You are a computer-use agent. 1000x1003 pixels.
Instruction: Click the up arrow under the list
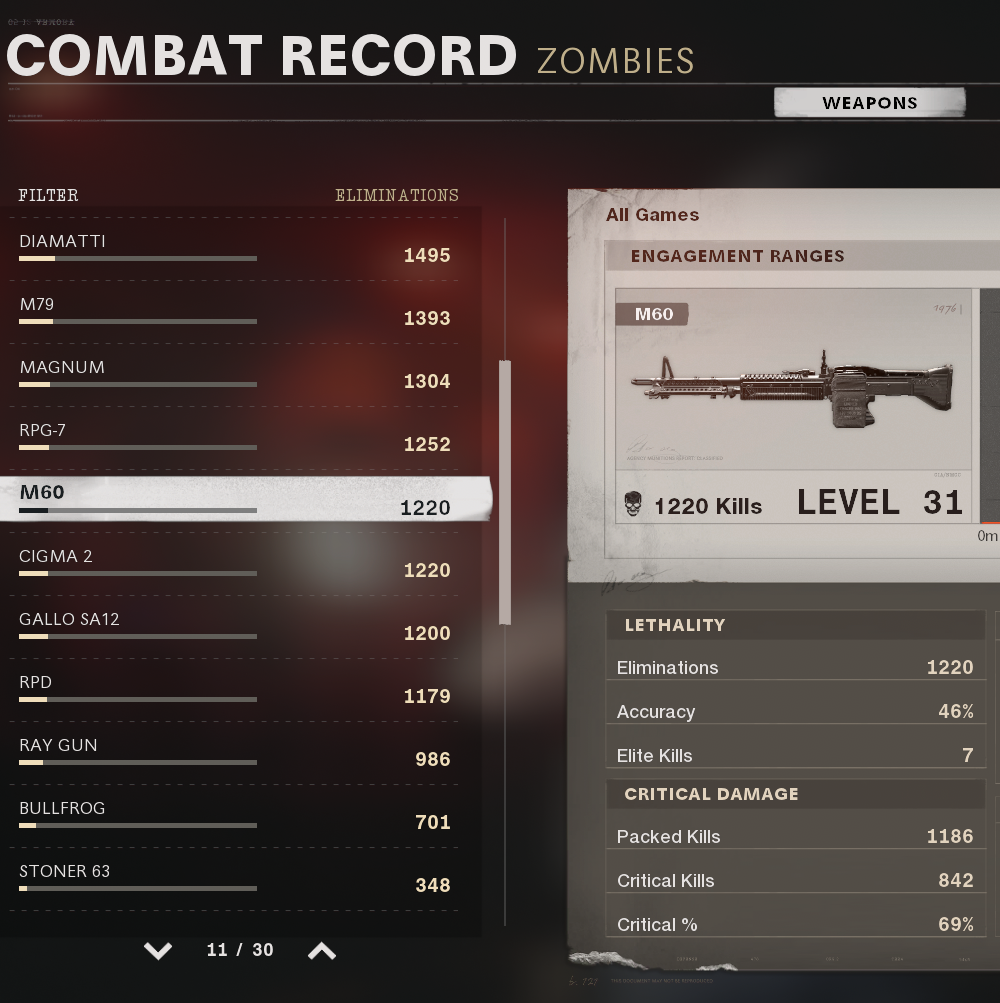point(321,950)
